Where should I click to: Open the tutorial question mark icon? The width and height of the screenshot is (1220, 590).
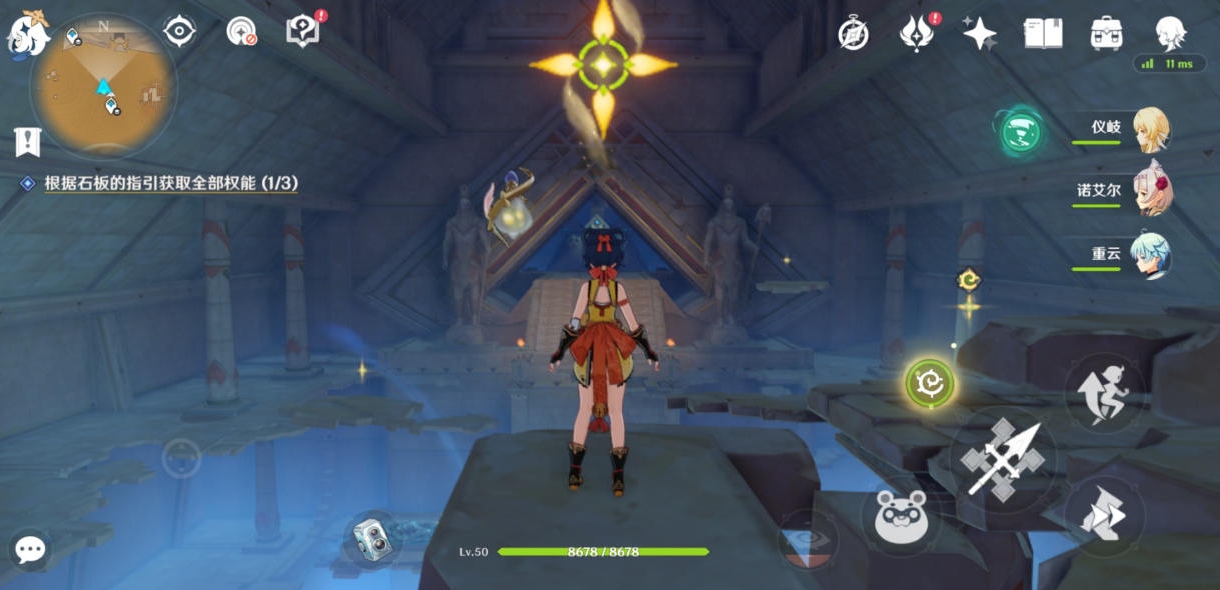click(x=302, y=32)
